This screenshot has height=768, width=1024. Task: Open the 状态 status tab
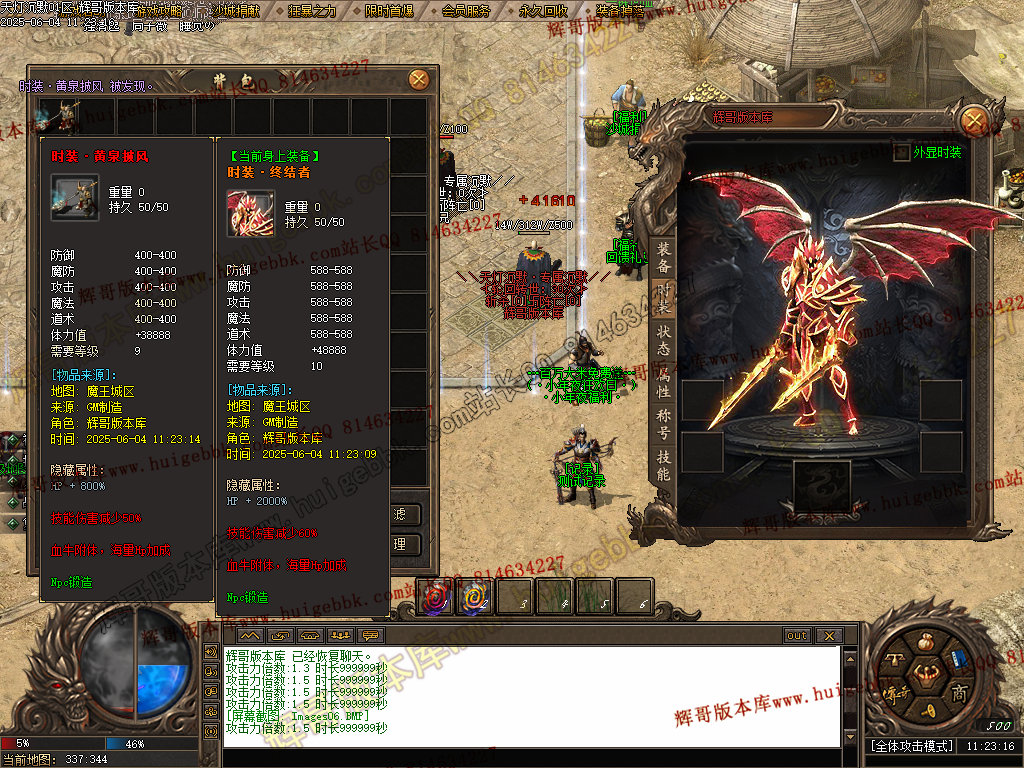(x=663, y=337)
